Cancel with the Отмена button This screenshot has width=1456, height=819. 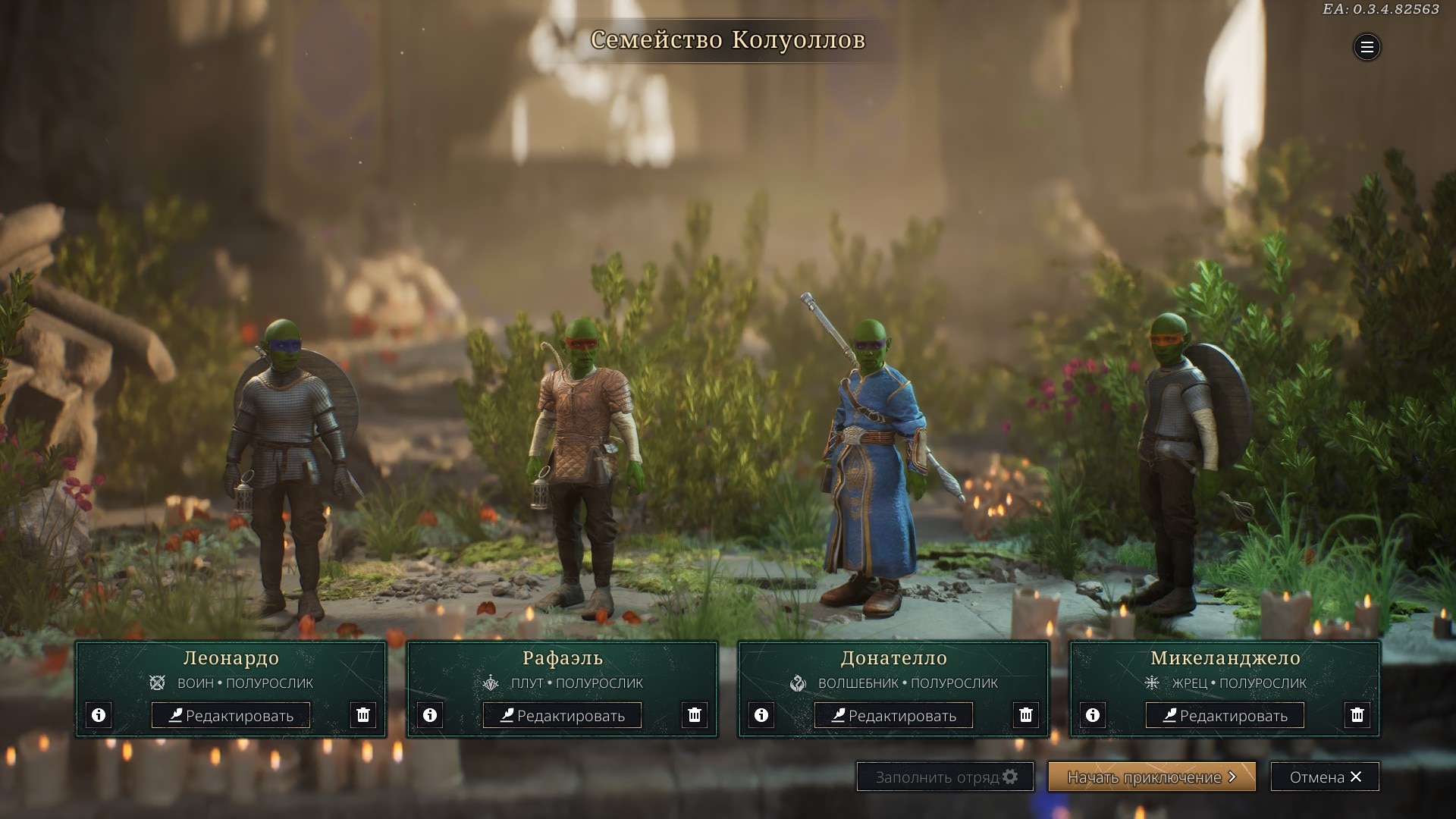click(x=1325, y=777)
